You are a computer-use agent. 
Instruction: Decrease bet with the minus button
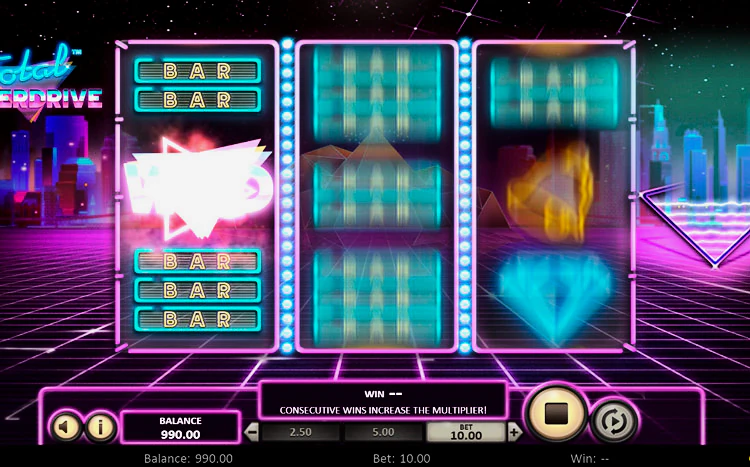252,432
